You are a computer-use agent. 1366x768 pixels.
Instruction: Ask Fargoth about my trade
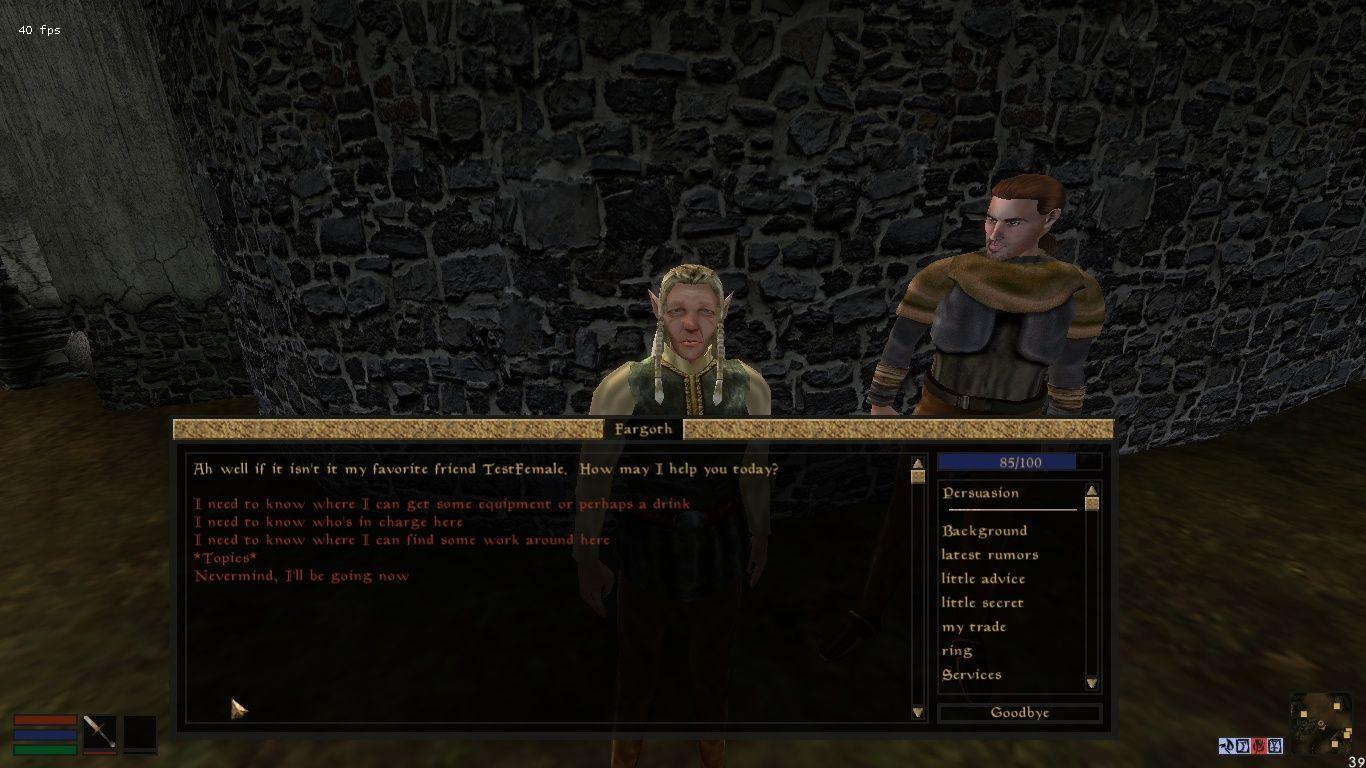[x=973, y=627]
